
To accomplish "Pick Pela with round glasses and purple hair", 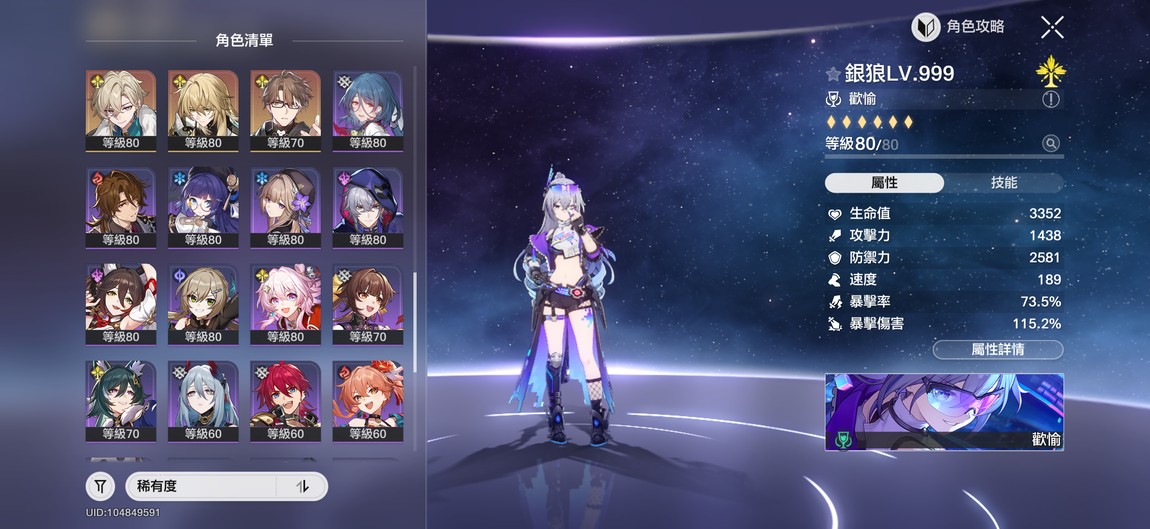I will 203,206.
